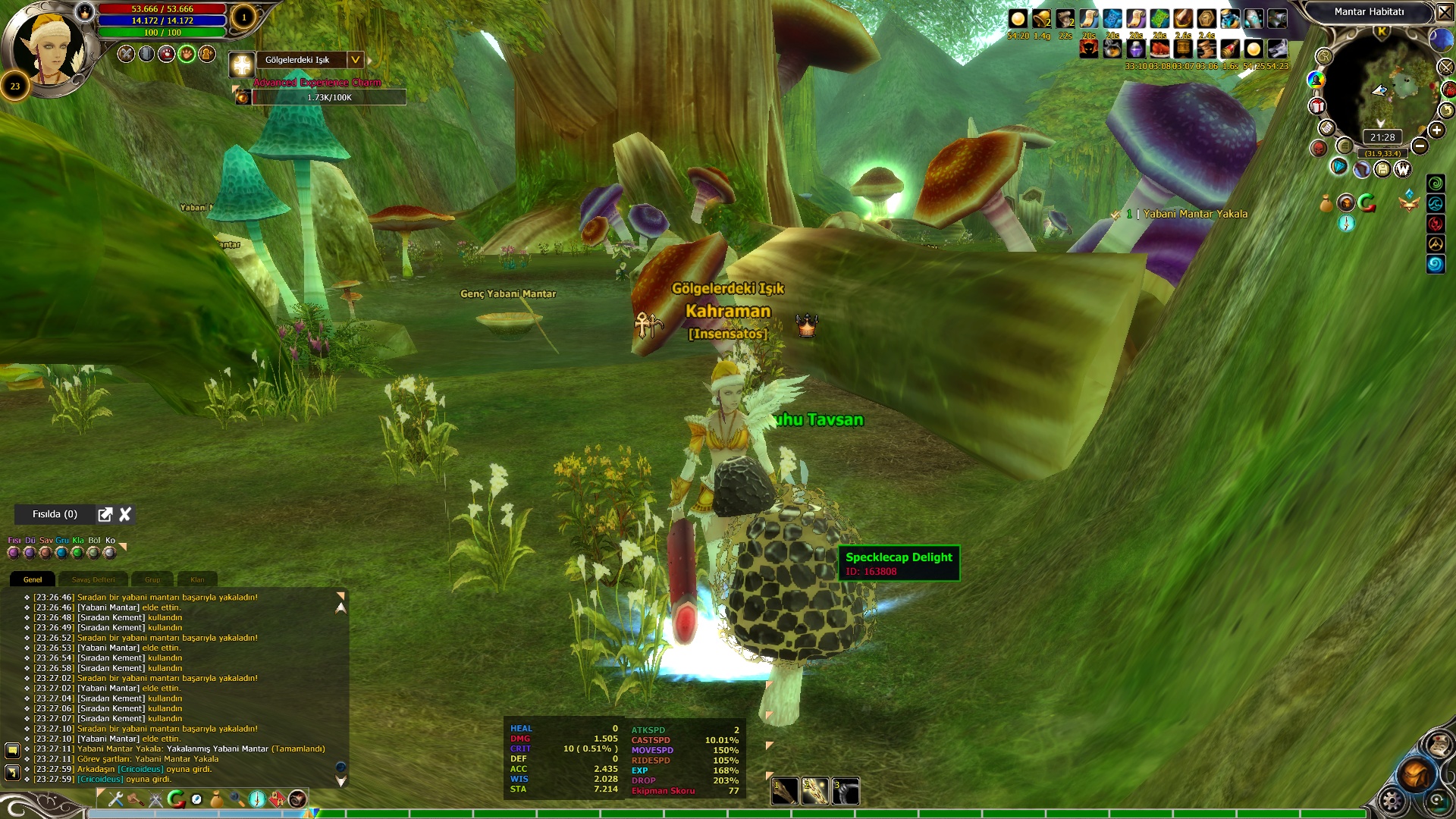Switch to the Savaş Defteri chat tab
Viewport: 1456px width, 819px height.
coord(93,579)
